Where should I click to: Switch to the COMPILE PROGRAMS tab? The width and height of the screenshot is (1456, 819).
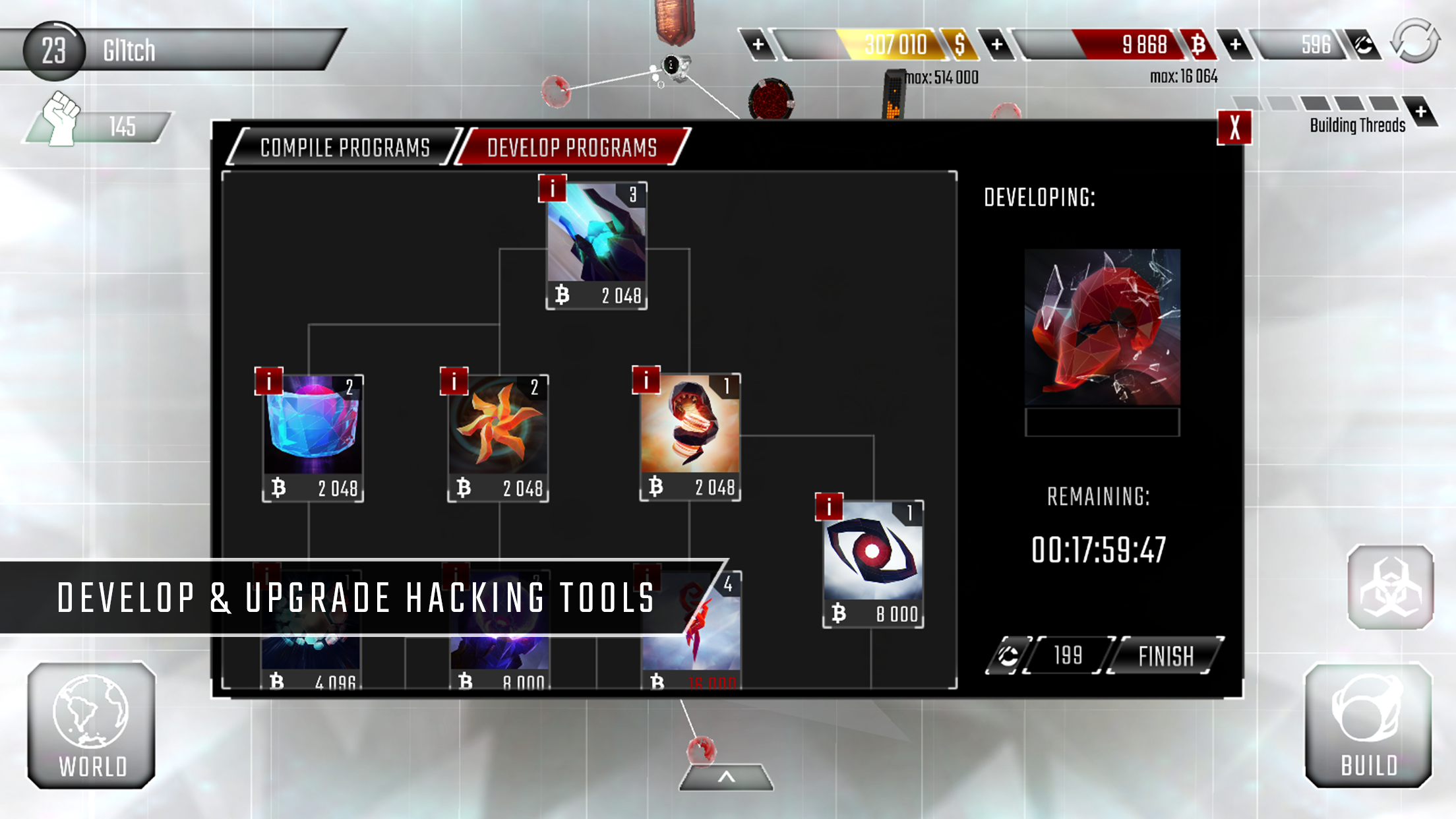click(344, 147)
